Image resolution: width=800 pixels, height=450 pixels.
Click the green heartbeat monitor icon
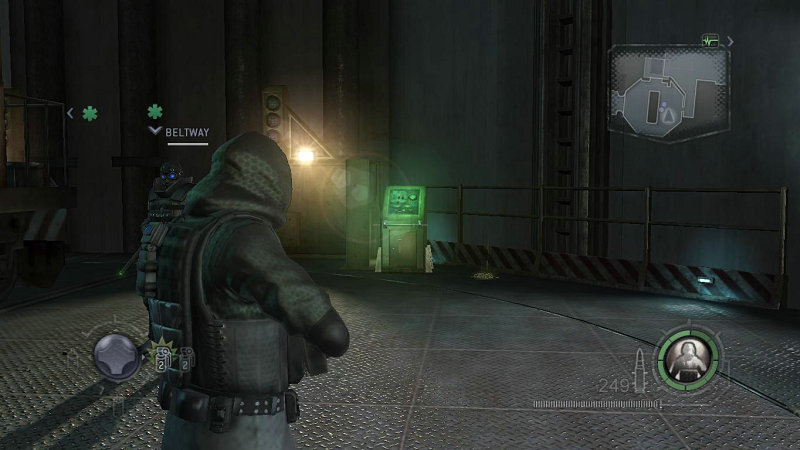(711, 41)
